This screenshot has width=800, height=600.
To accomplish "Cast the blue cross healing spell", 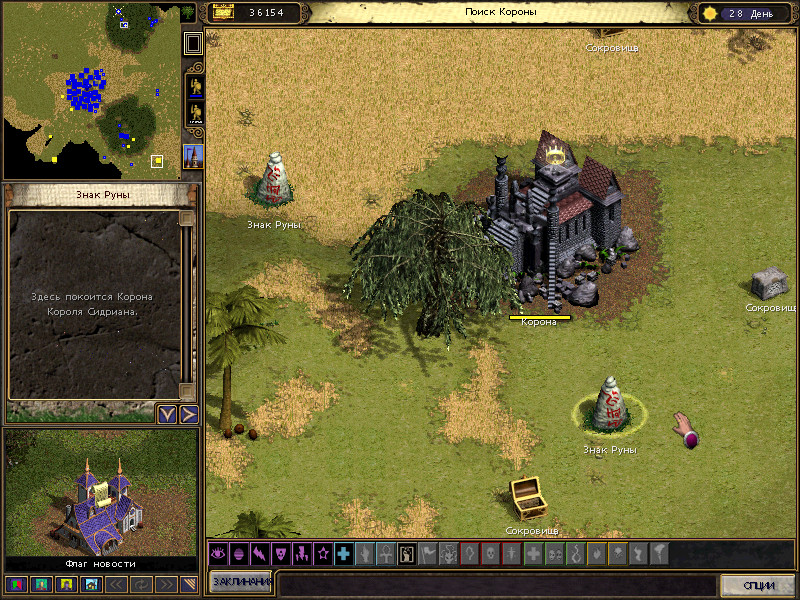I will click(x=344, y=553).
